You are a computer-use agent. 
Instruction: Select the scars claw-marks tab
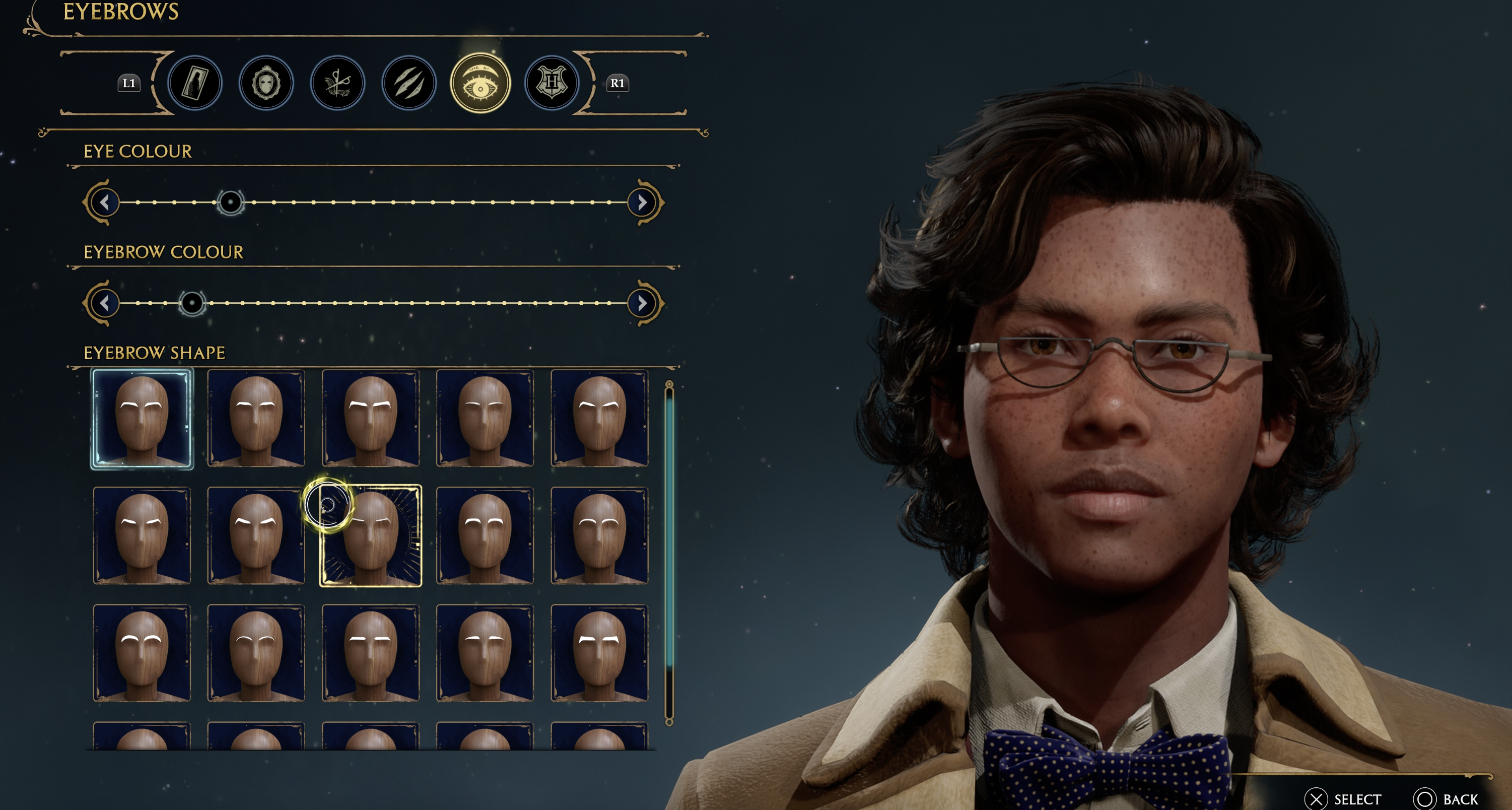pyautogui.click(x=409, y=83)
